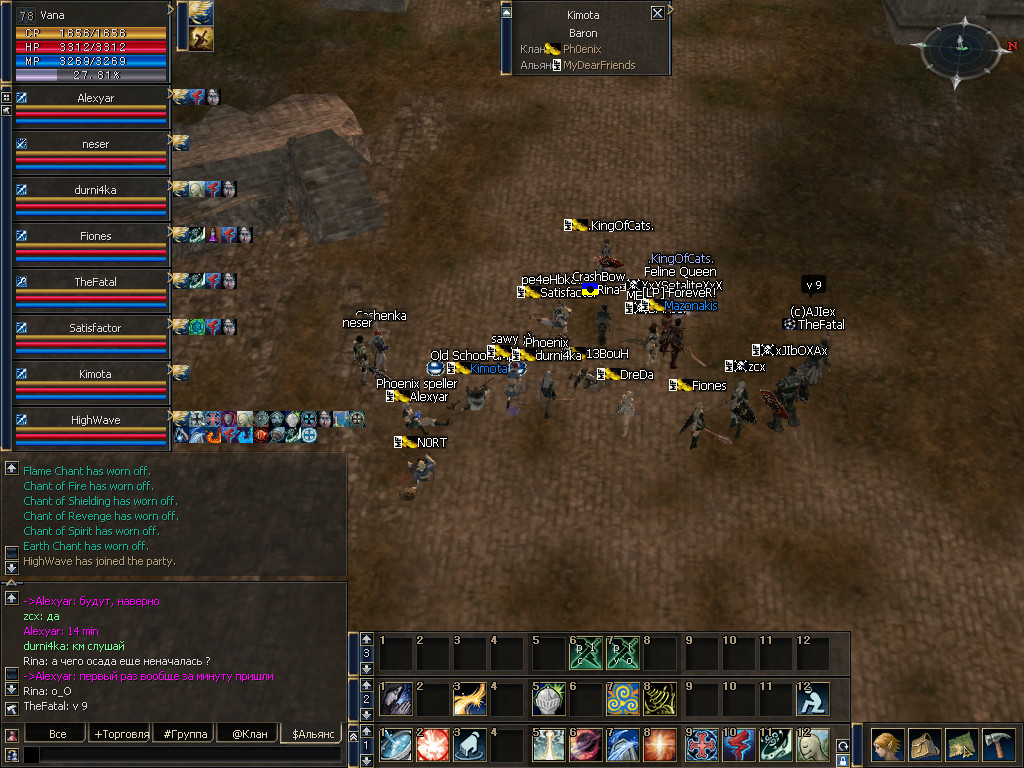
Task: Click the compass minimap
Action: point(958,50)
